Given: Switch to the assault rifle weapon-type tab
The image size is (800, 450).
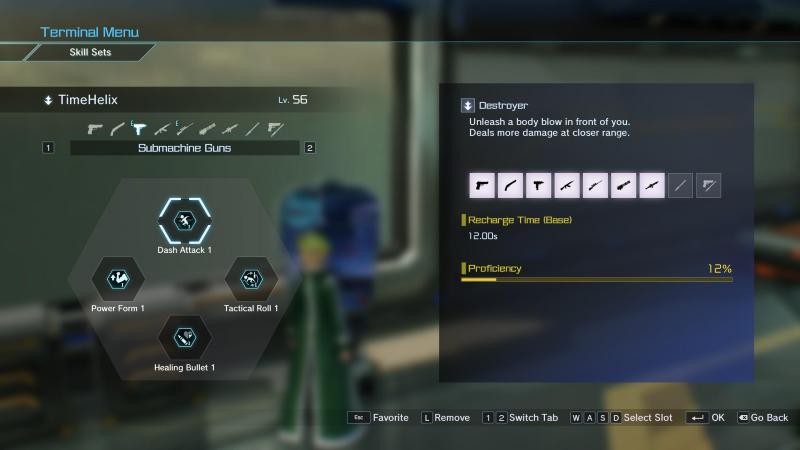Looking at the screenshot, I should (162, 128).
